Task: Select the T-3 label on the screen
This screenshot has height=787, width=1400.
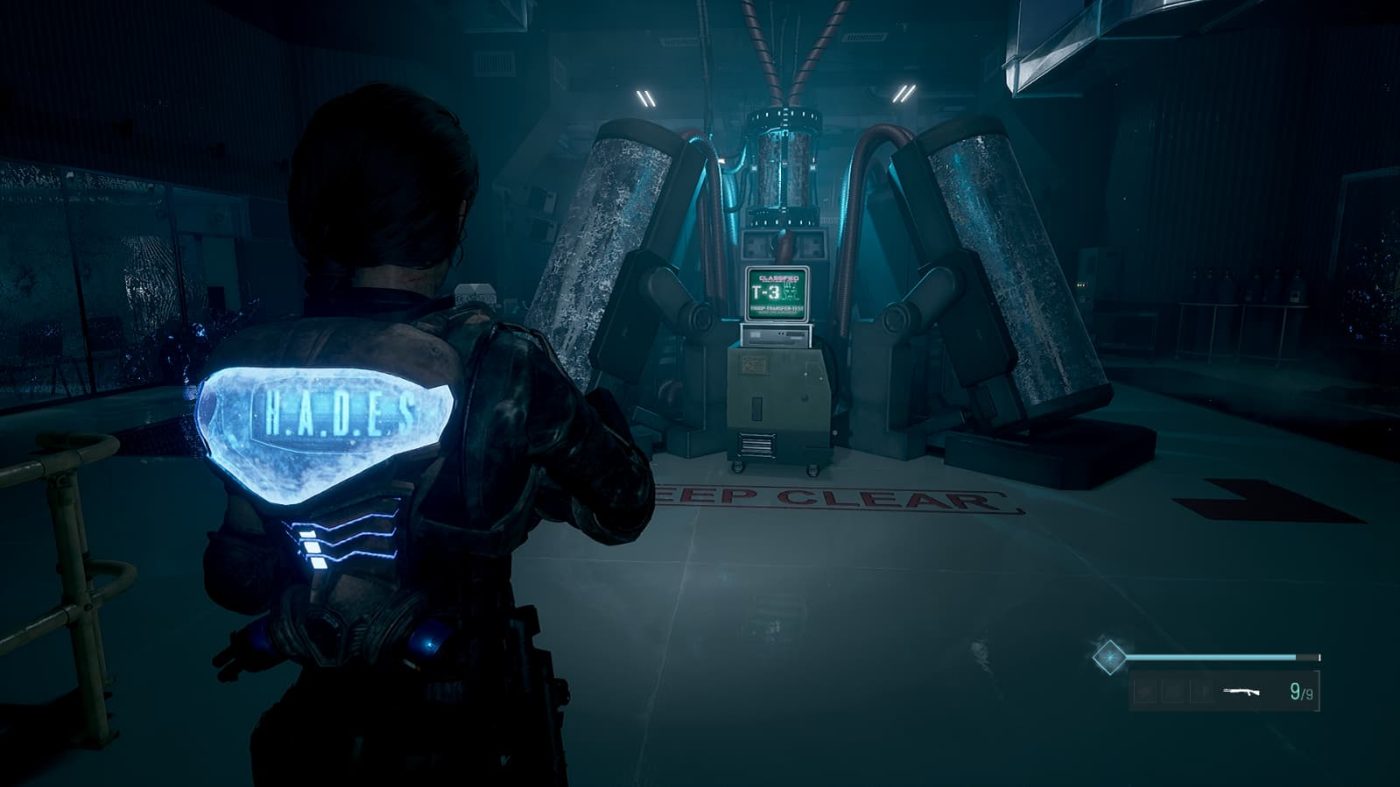Action: point(766,291)
